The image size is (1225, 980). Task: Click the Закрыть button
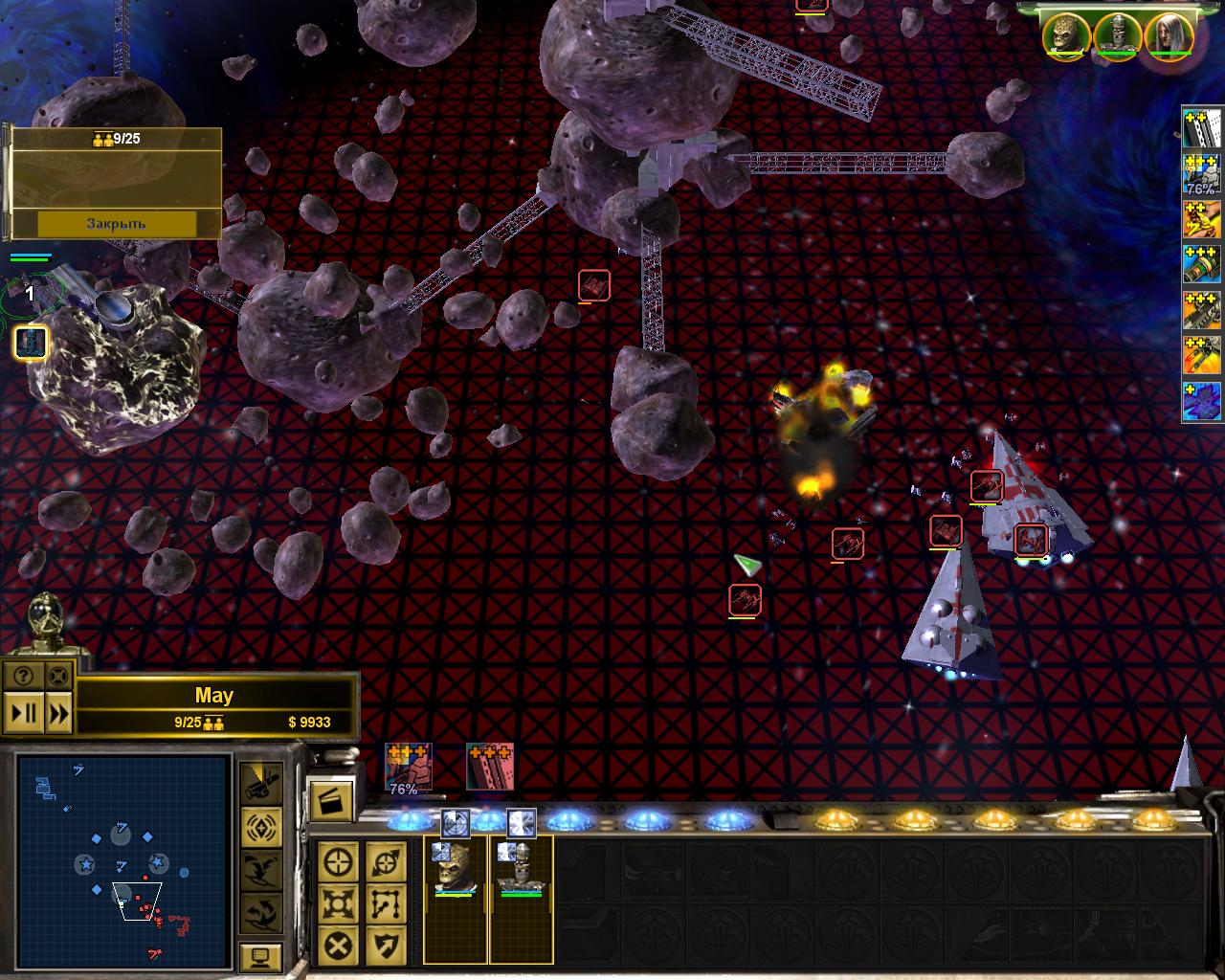point(116,224)
